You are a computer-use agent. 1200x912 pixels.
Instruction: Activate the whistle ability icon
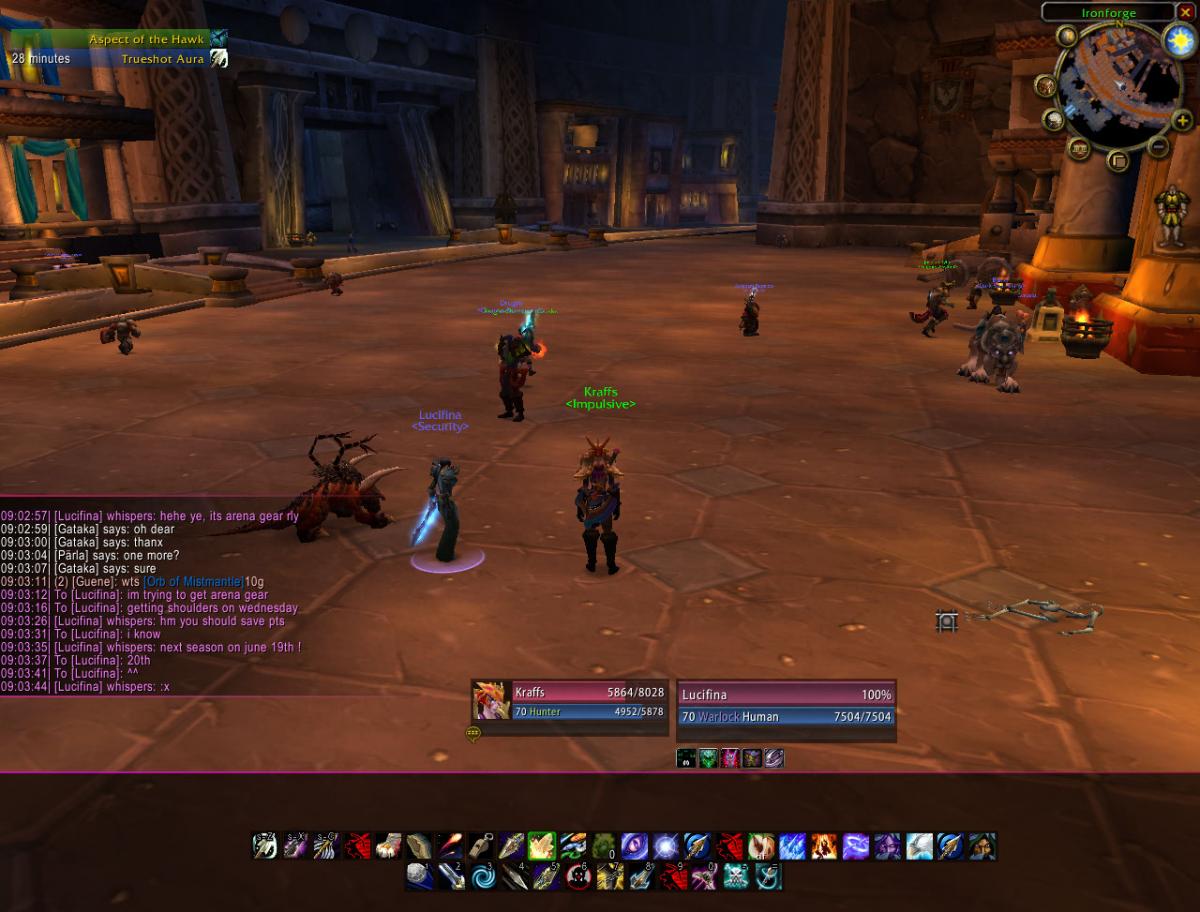pyautogui.click(x=481, y=846)
